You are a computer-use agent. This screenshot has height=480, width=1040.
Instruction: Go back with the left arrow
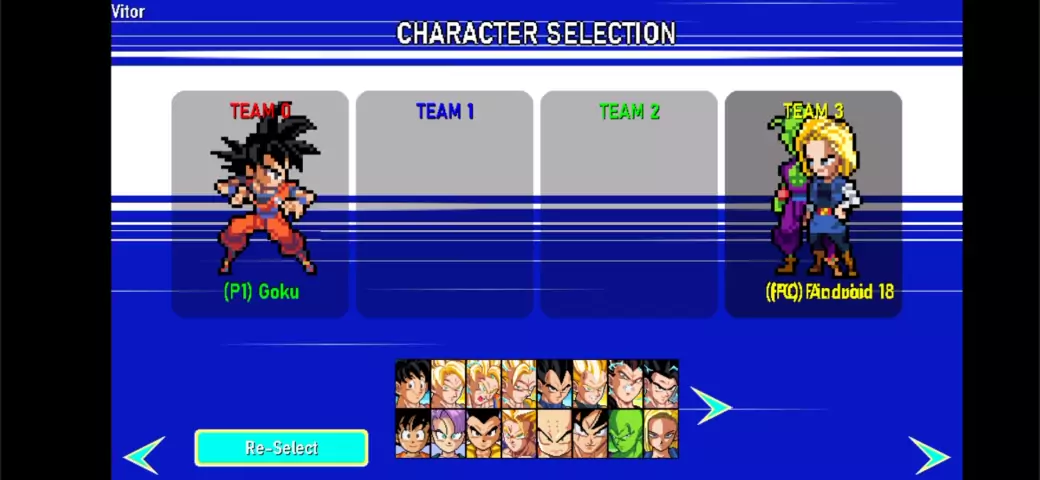[x=145, y=455]
